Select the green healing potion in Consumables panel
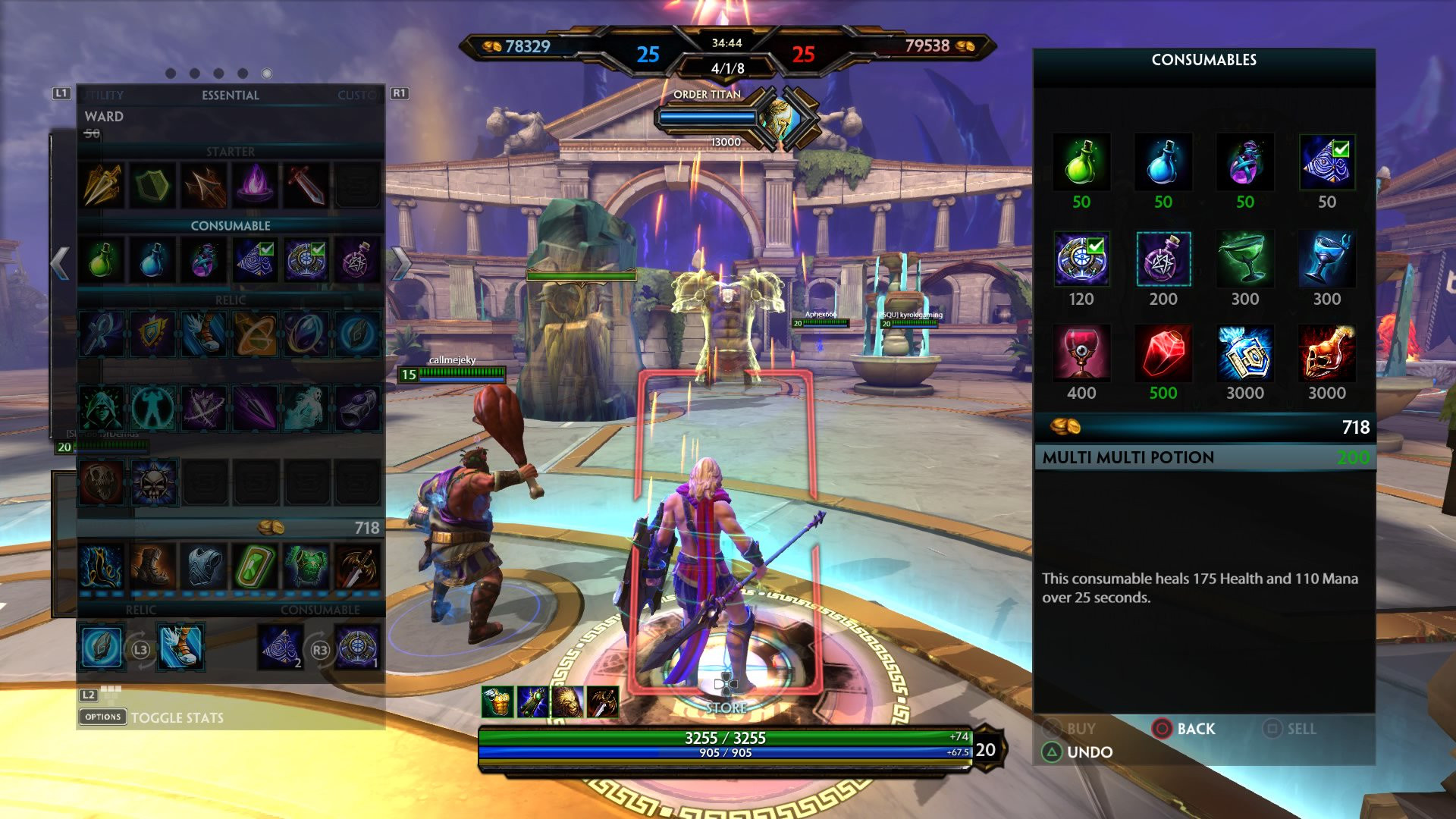The image size is (1456, 819). tap(1081, 162)
